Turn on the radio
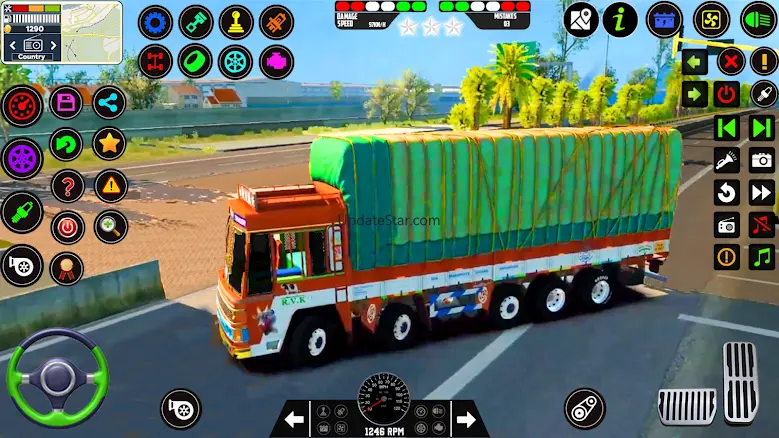This screenshot has height=438, width=779. click(726, 225)
